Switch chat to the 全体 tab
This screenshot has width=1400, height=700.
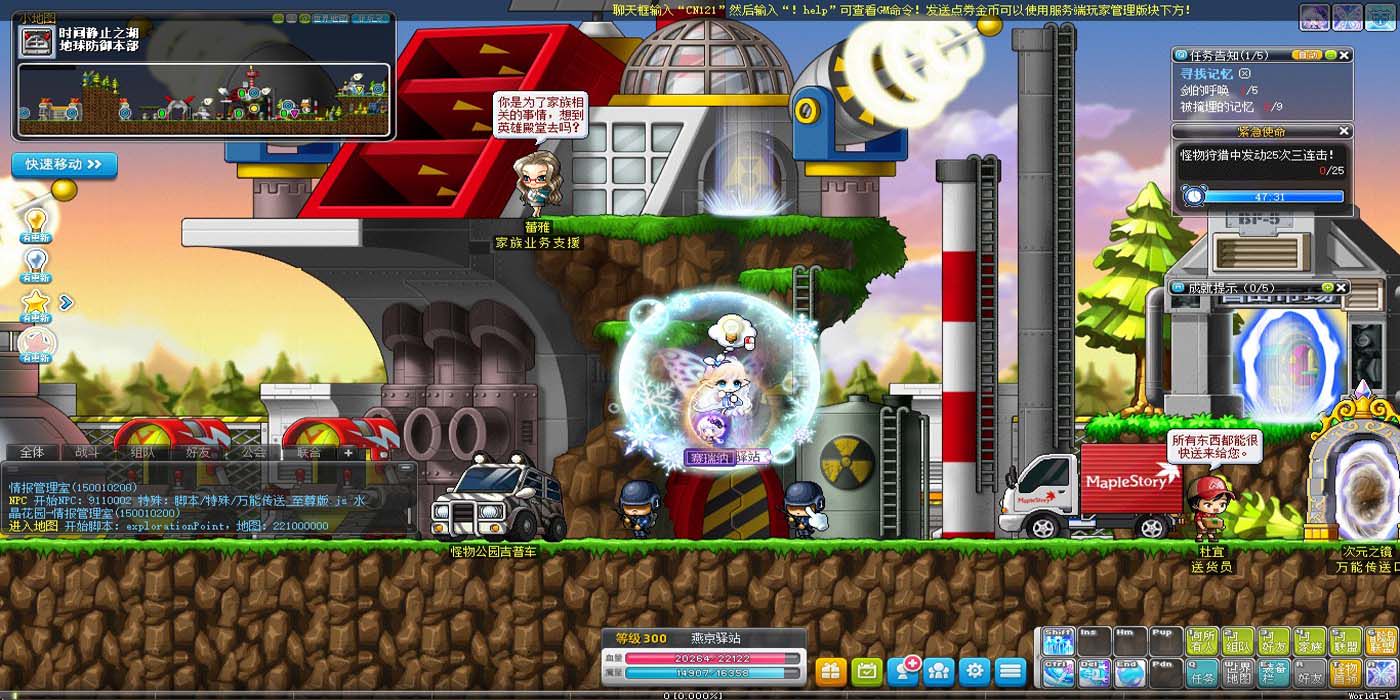[32, 452]
